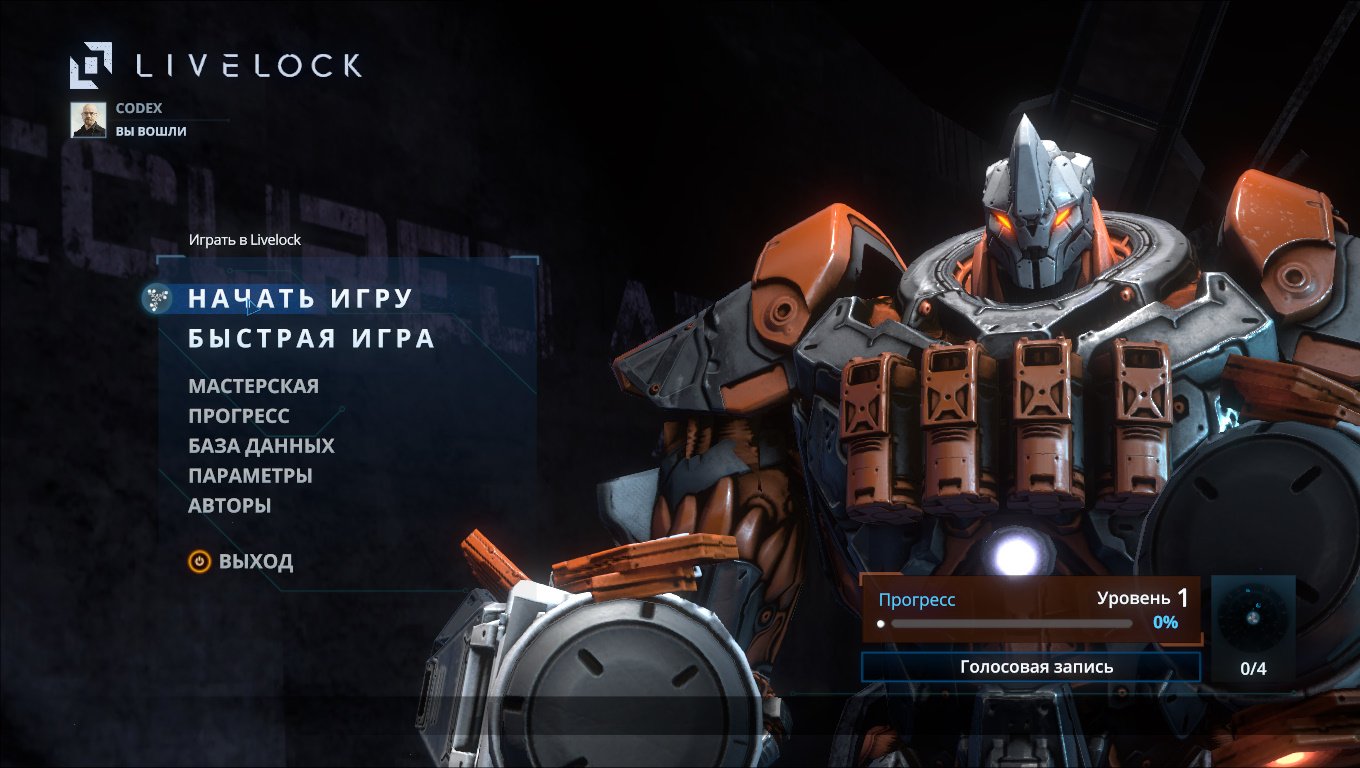The height and width of the screenshot is (768, 1360).
Task: Click the Livelock logo icon top-left
Action: (93, 64)
